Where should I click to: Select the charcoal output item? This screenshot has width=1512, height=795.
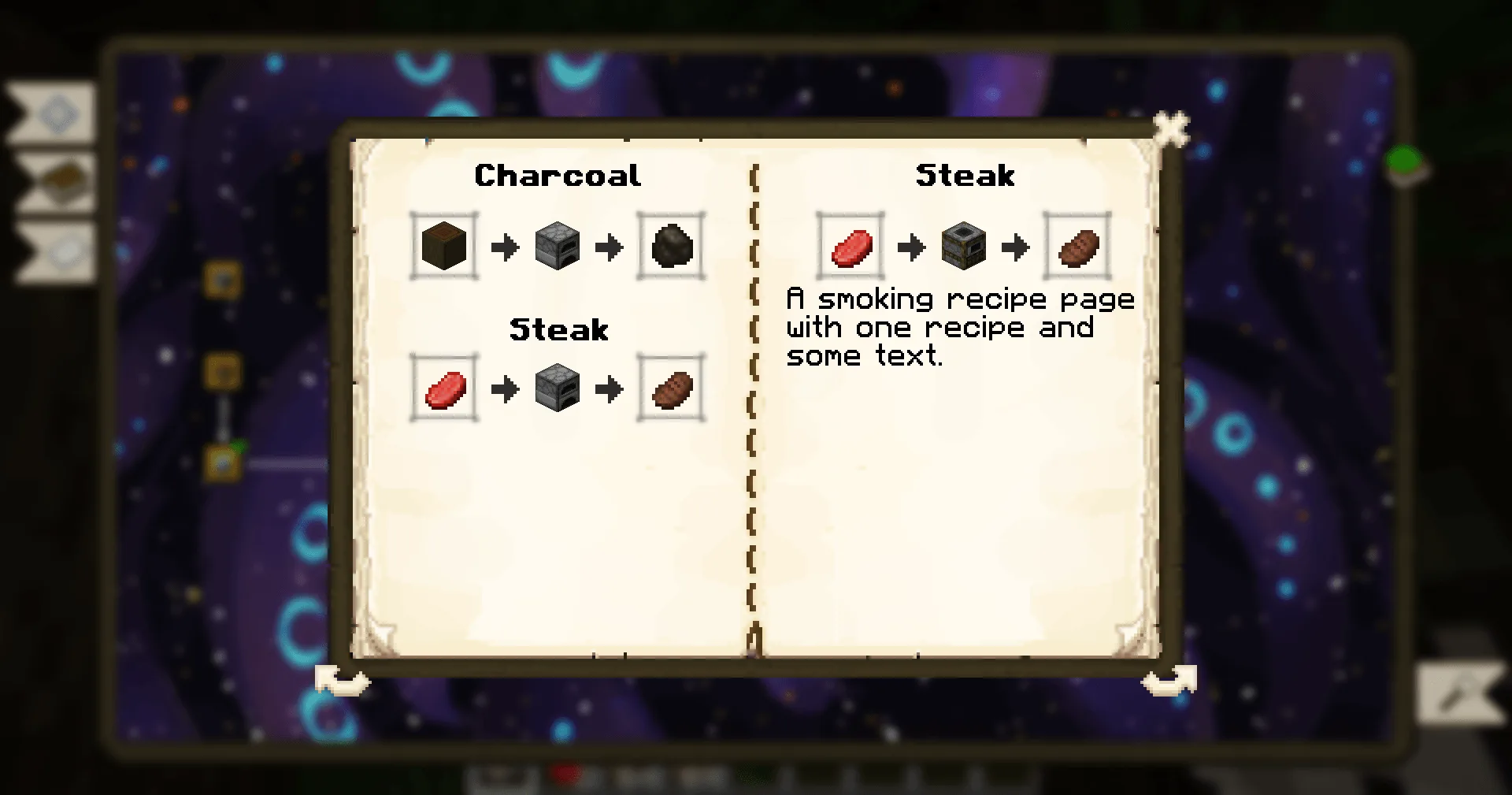(x=670, y=247)
